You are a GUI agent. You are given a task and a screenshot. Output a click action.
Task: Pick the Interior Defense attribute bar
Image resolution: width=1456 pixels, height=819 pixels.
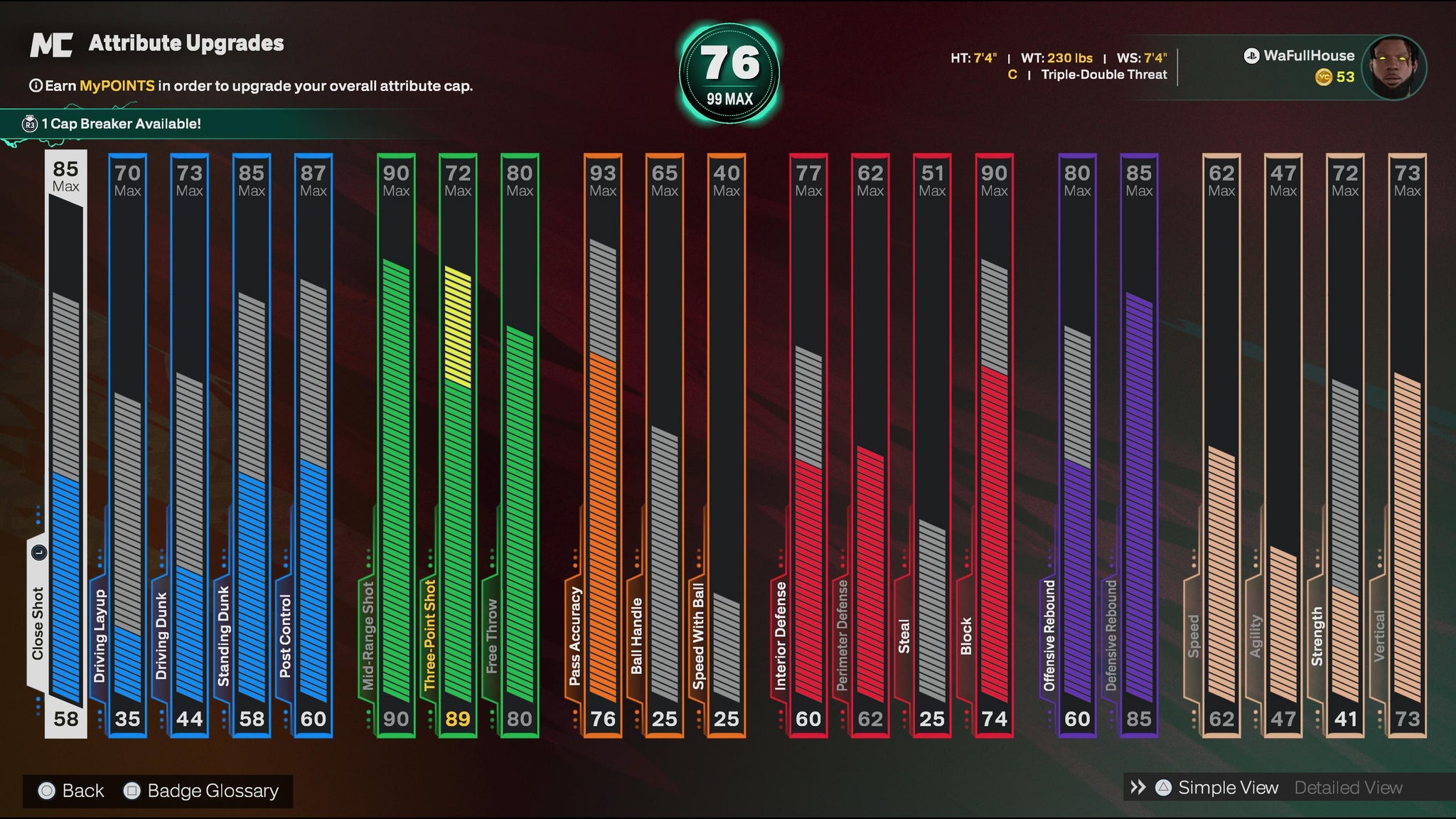click(808, 444)
